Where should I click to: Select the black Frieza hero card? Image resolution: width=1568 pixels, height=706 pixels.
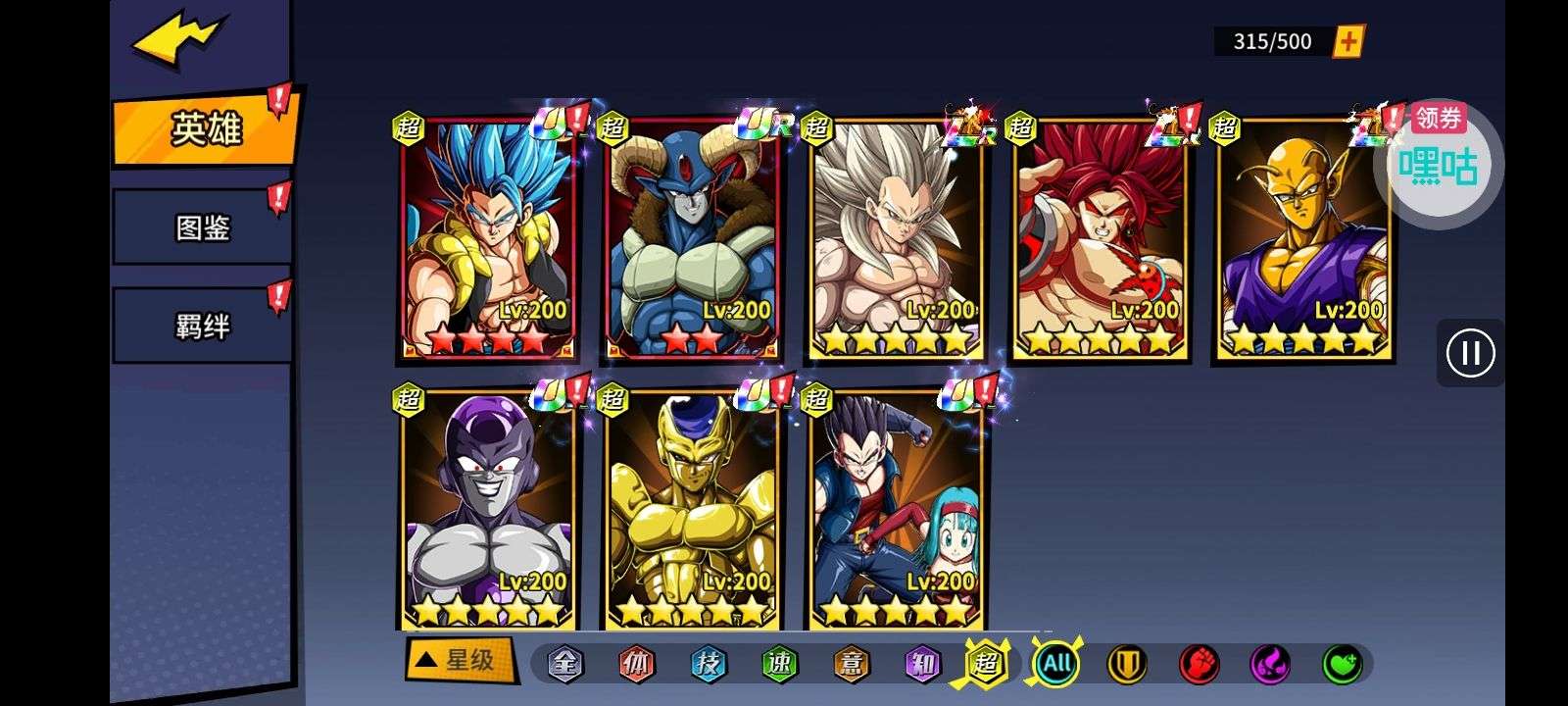click(488, 510)
